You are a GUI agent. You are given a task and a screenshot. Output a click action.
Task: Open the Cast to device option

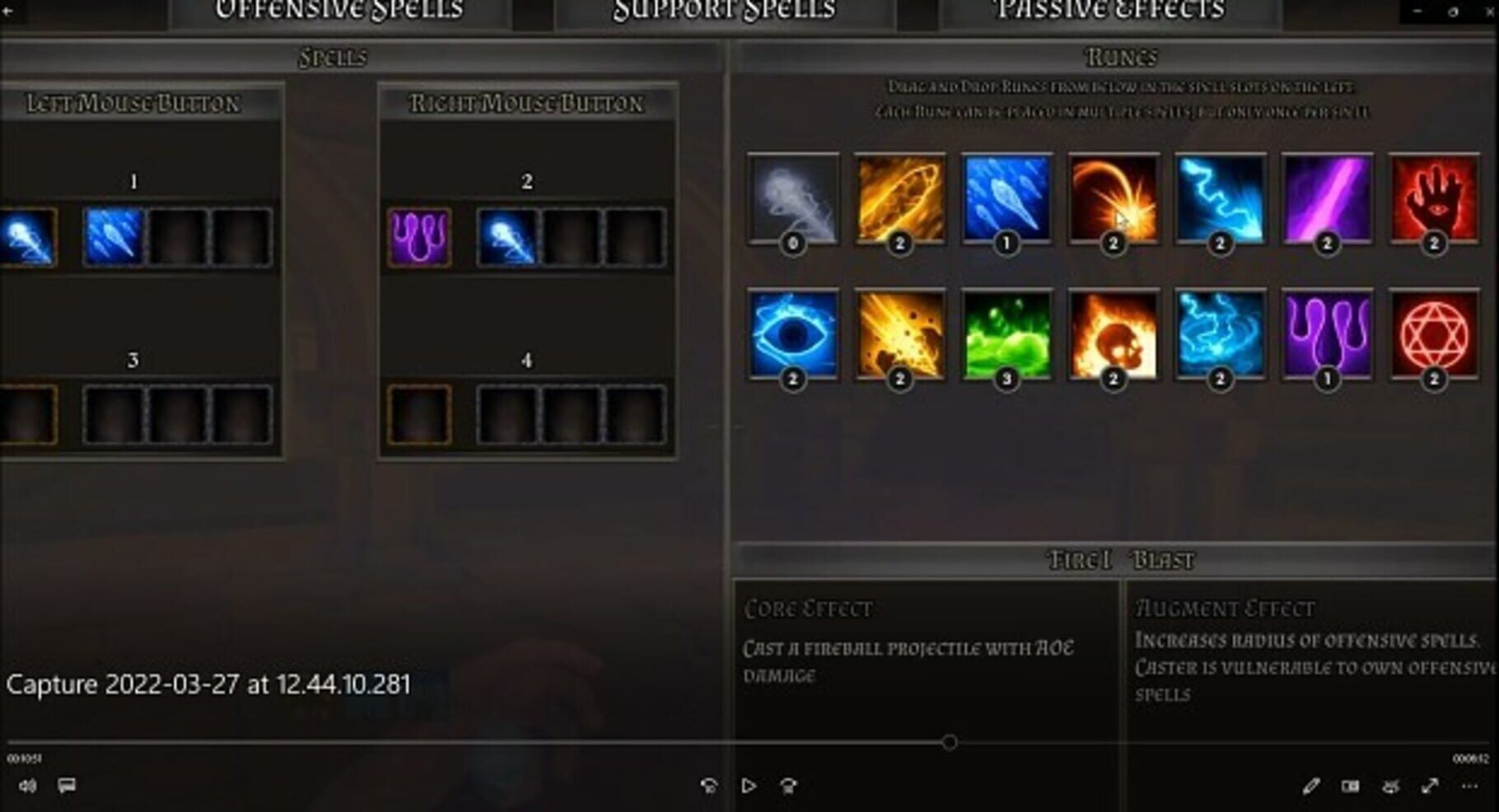click(1390, 785)
